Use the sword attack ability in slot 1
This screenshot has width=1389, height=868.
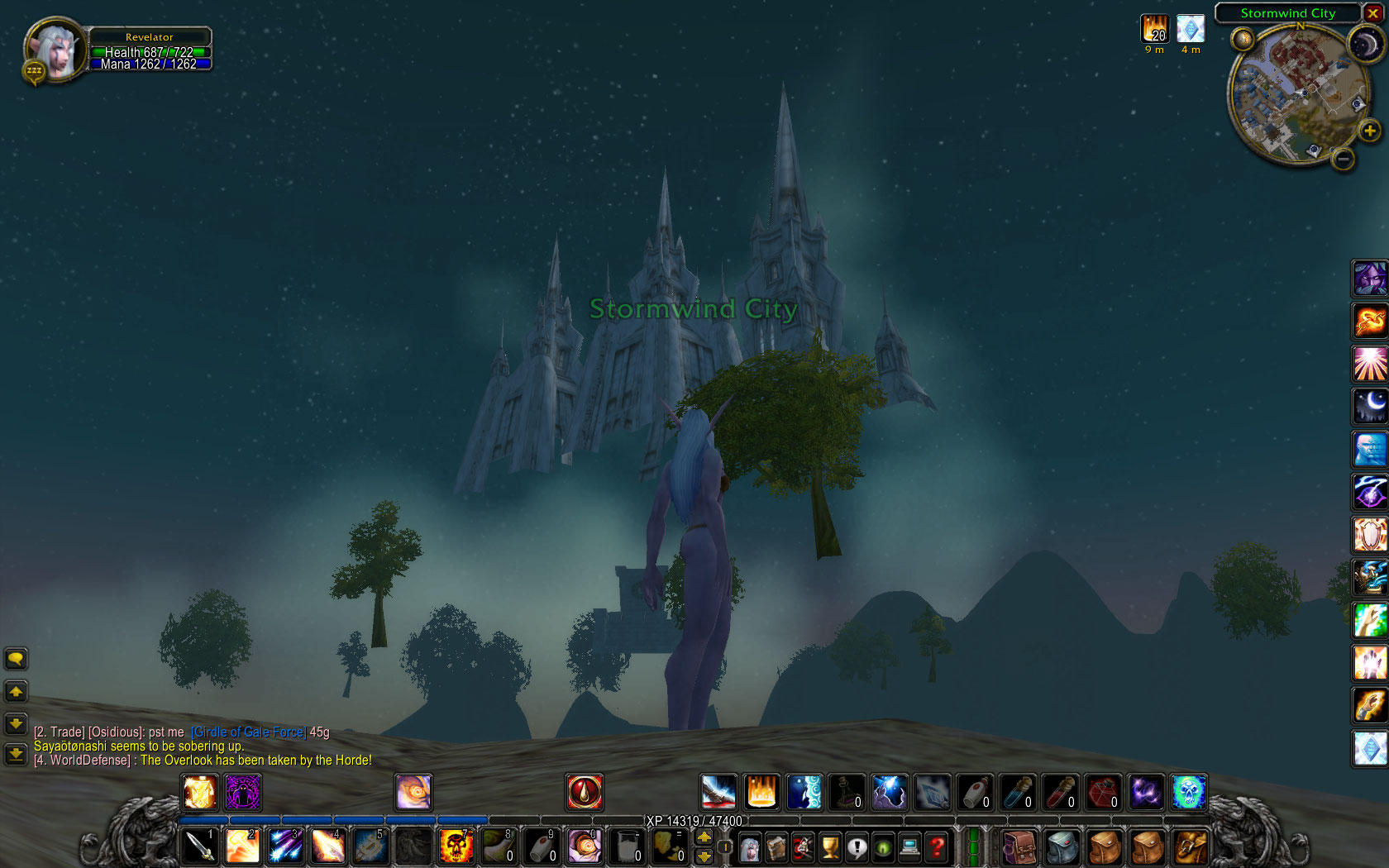199,846
